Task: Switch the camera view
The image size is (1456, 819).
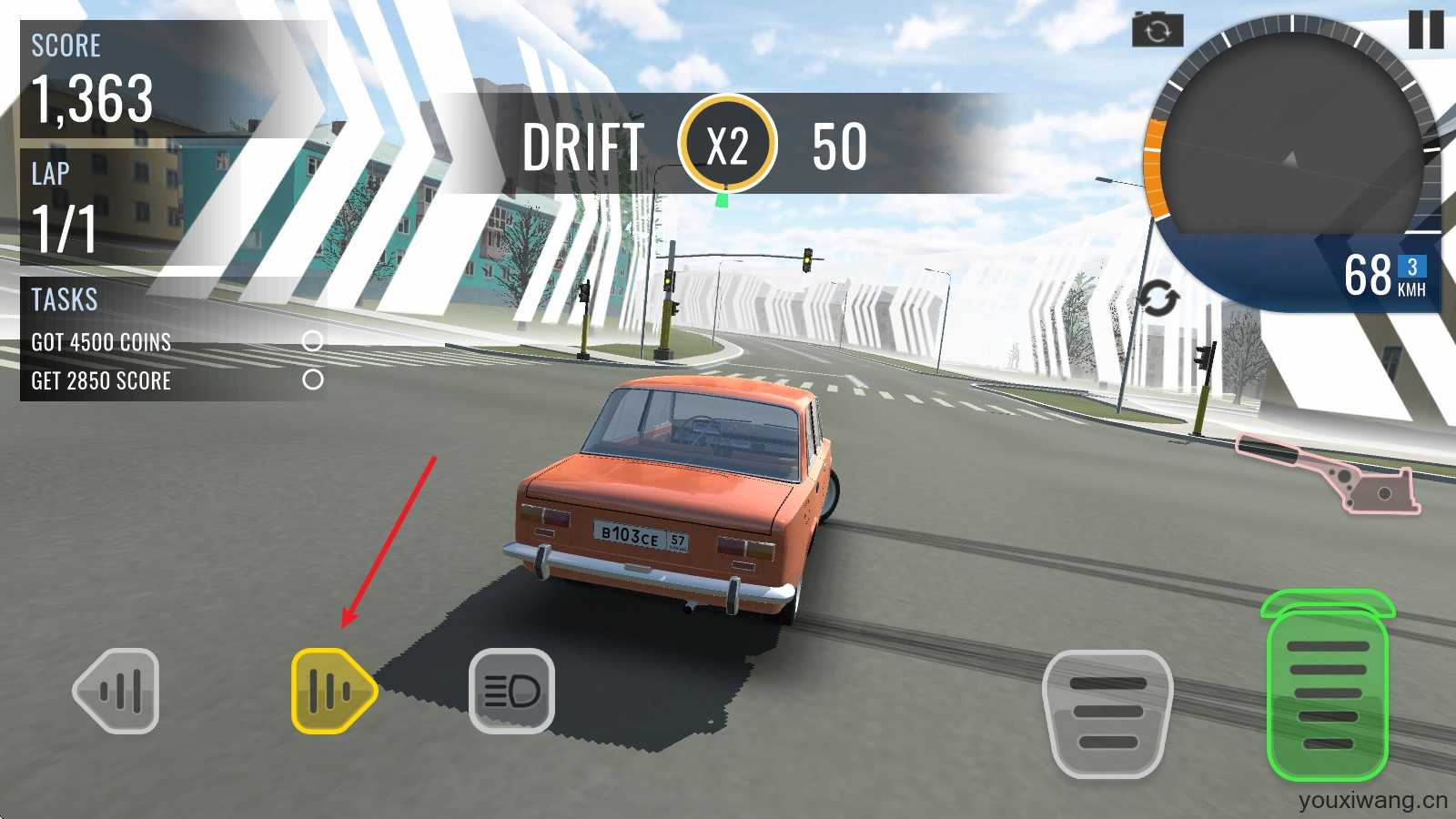Action: pyautogui.click(x=1158, y=31)
